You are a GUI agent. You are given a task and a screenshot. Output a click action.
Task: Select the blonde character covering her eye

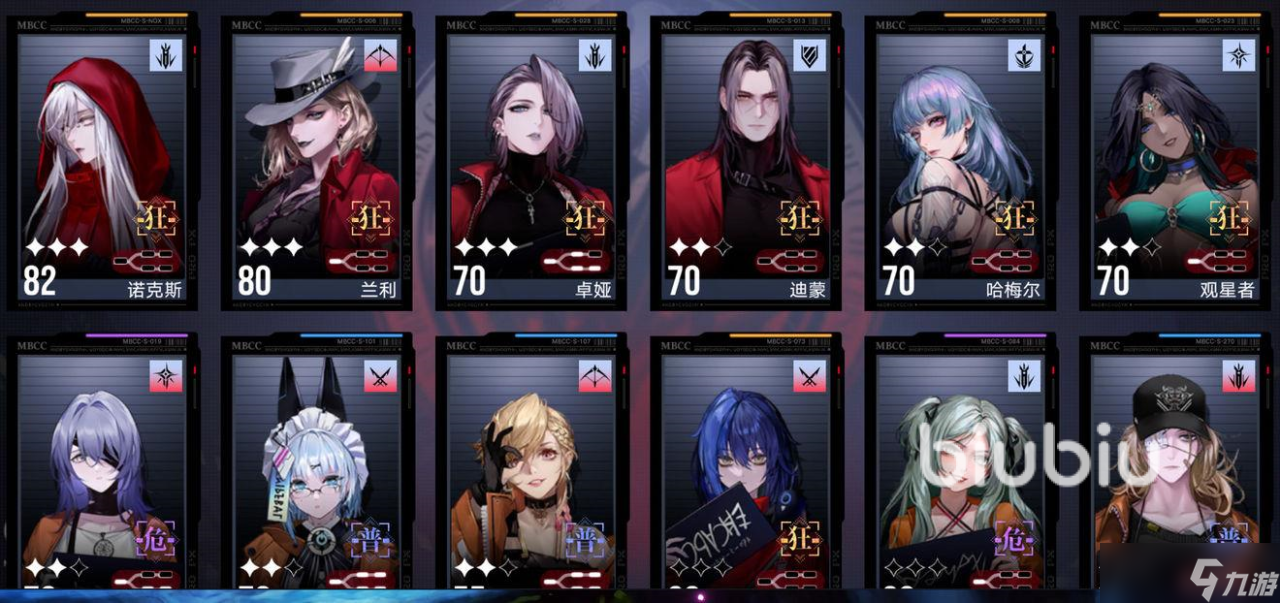coord(531,470)
